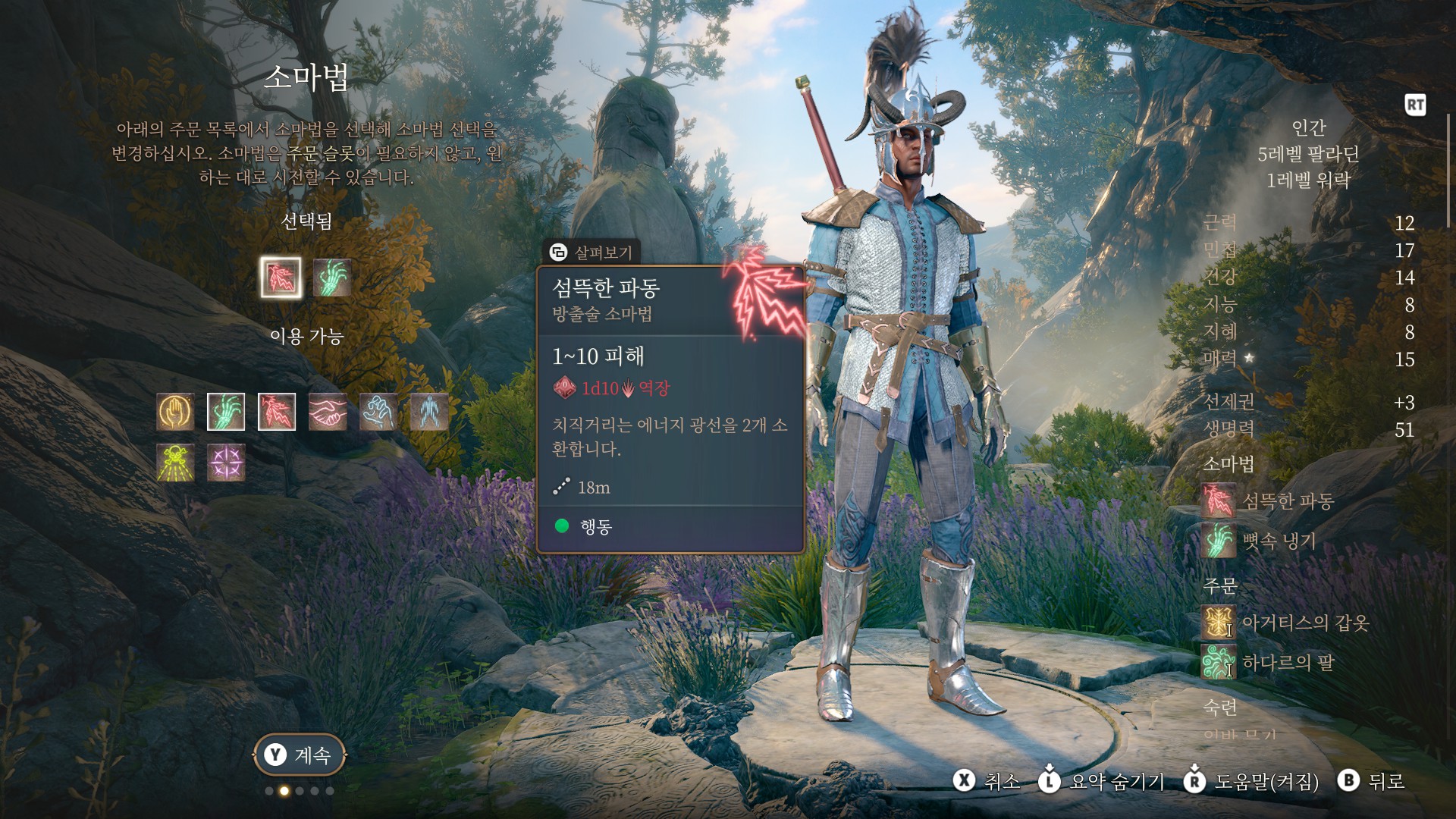Select the selected Eldritch Blast cantrip slot

pos(281,277)
